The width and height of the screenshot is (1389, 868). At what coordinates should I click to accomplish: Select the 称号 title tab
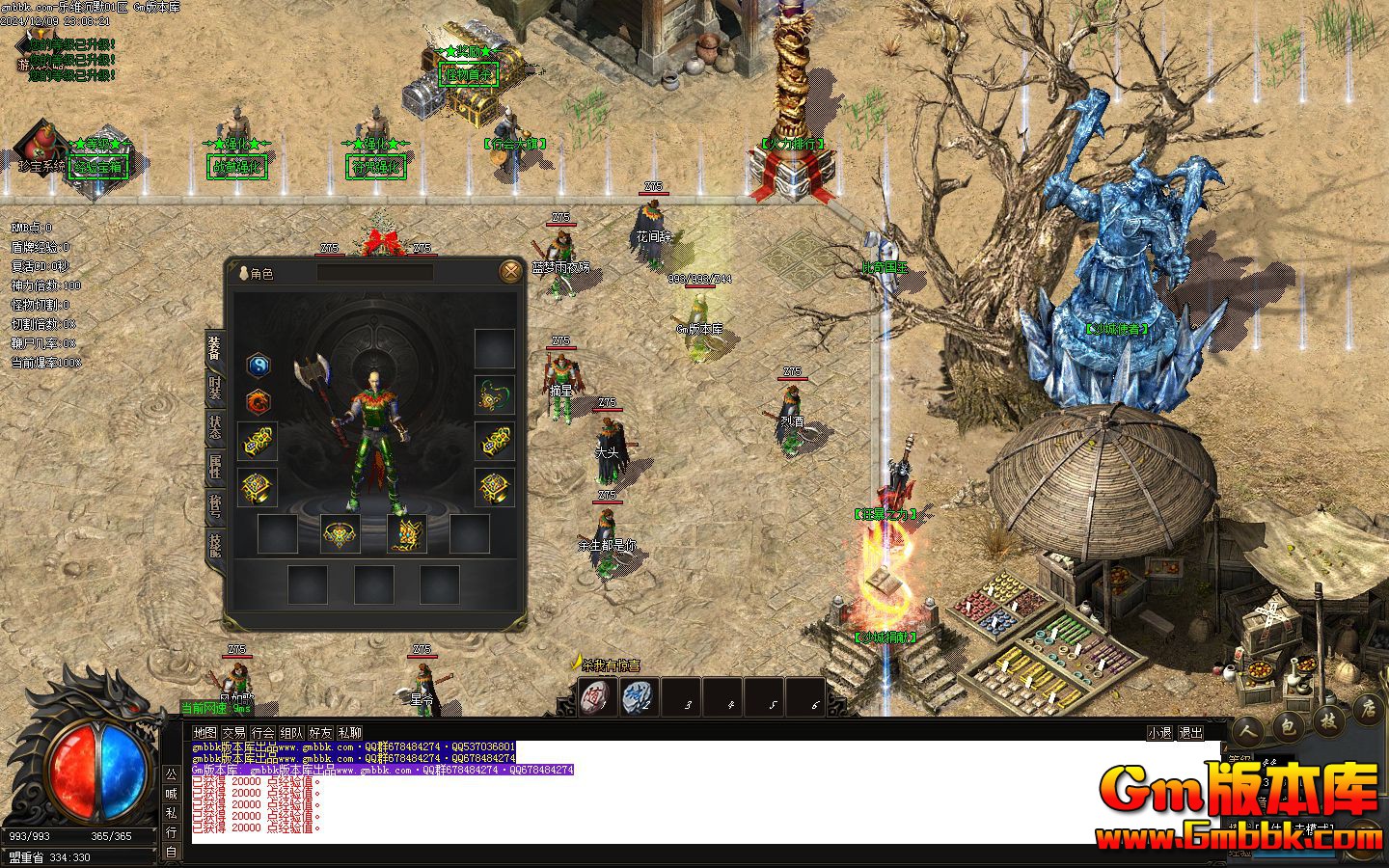pyautogui.click(x=214, y=507)
